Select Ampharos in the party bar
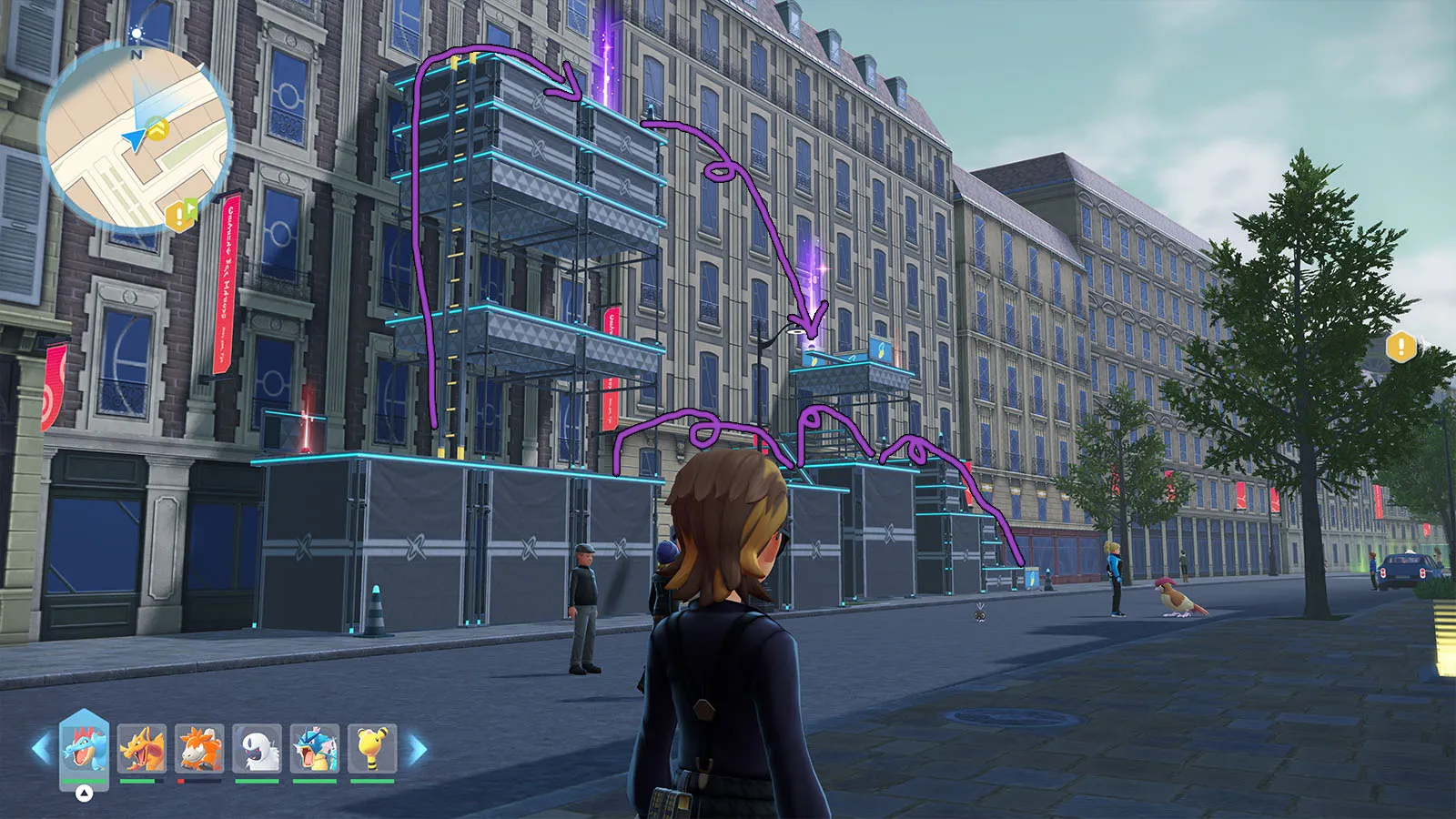This screenshot has width=1456, height=819. 372,748
